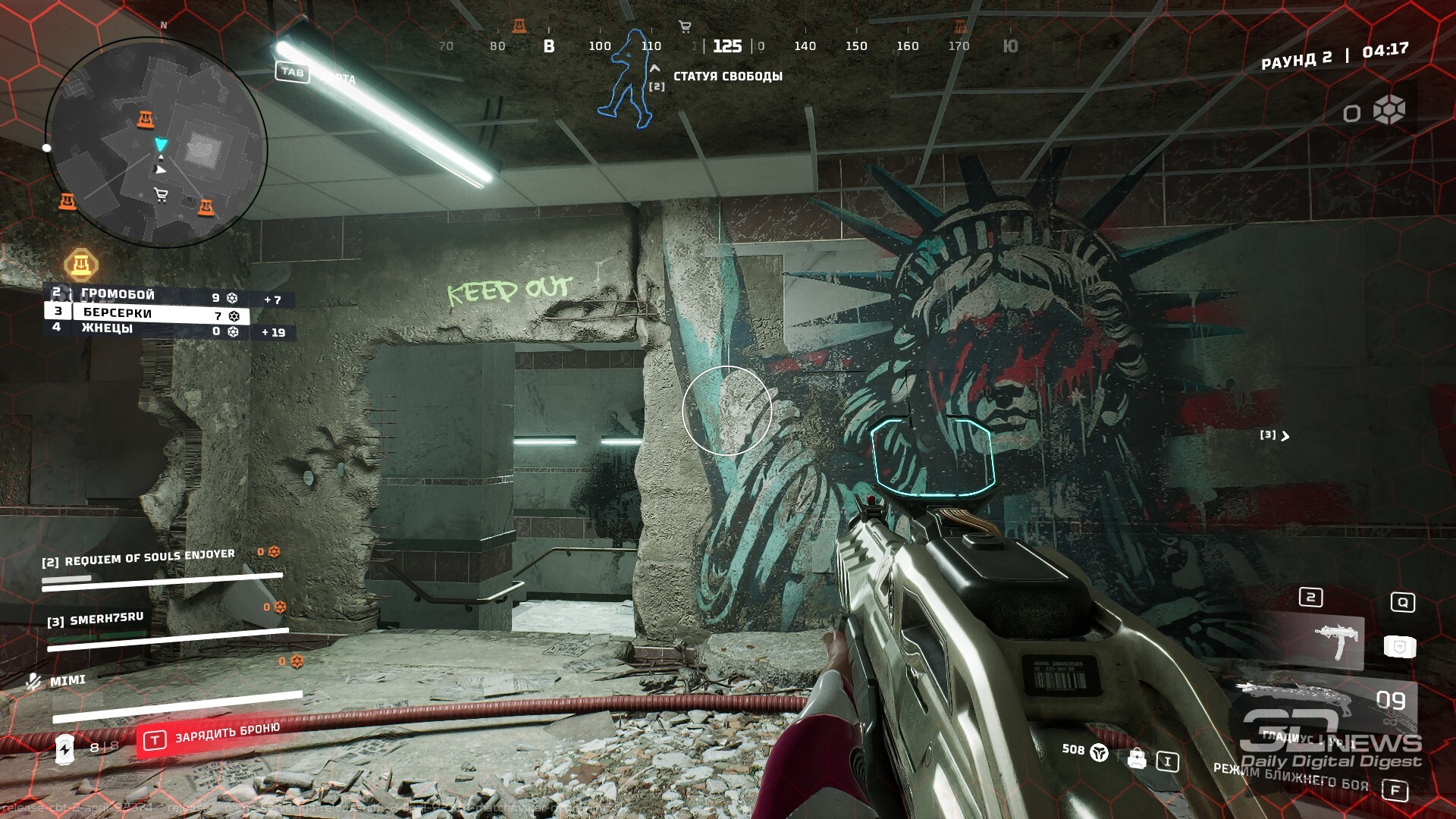Viewport: 1456px width, 819px height.
Task: Click the round currency emblem beside 508
Action: coord(1099,752)
